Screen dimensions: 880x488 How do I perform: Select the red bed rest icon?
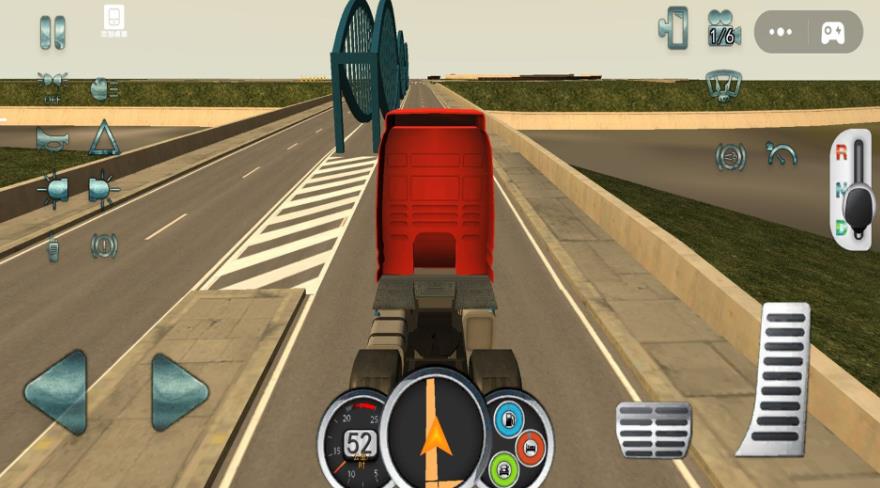click(531, 447)
